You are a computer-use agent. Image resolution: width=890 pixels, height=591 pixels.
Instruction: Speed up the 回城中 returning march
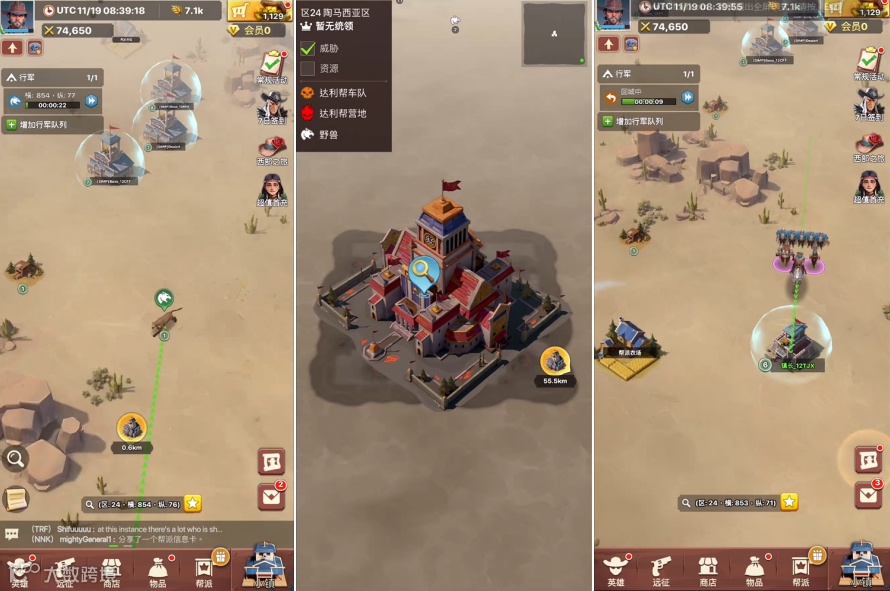[x=687, y=97]
